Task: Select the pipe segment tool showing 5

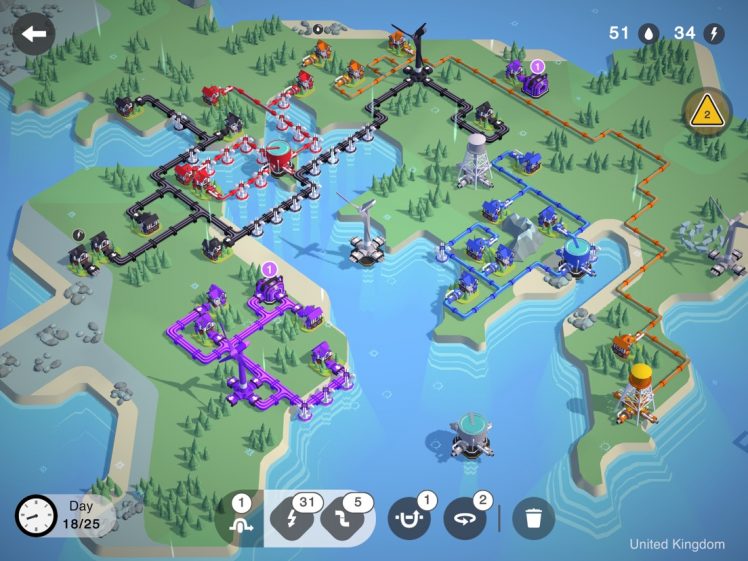Action: [x=346, y=518]
